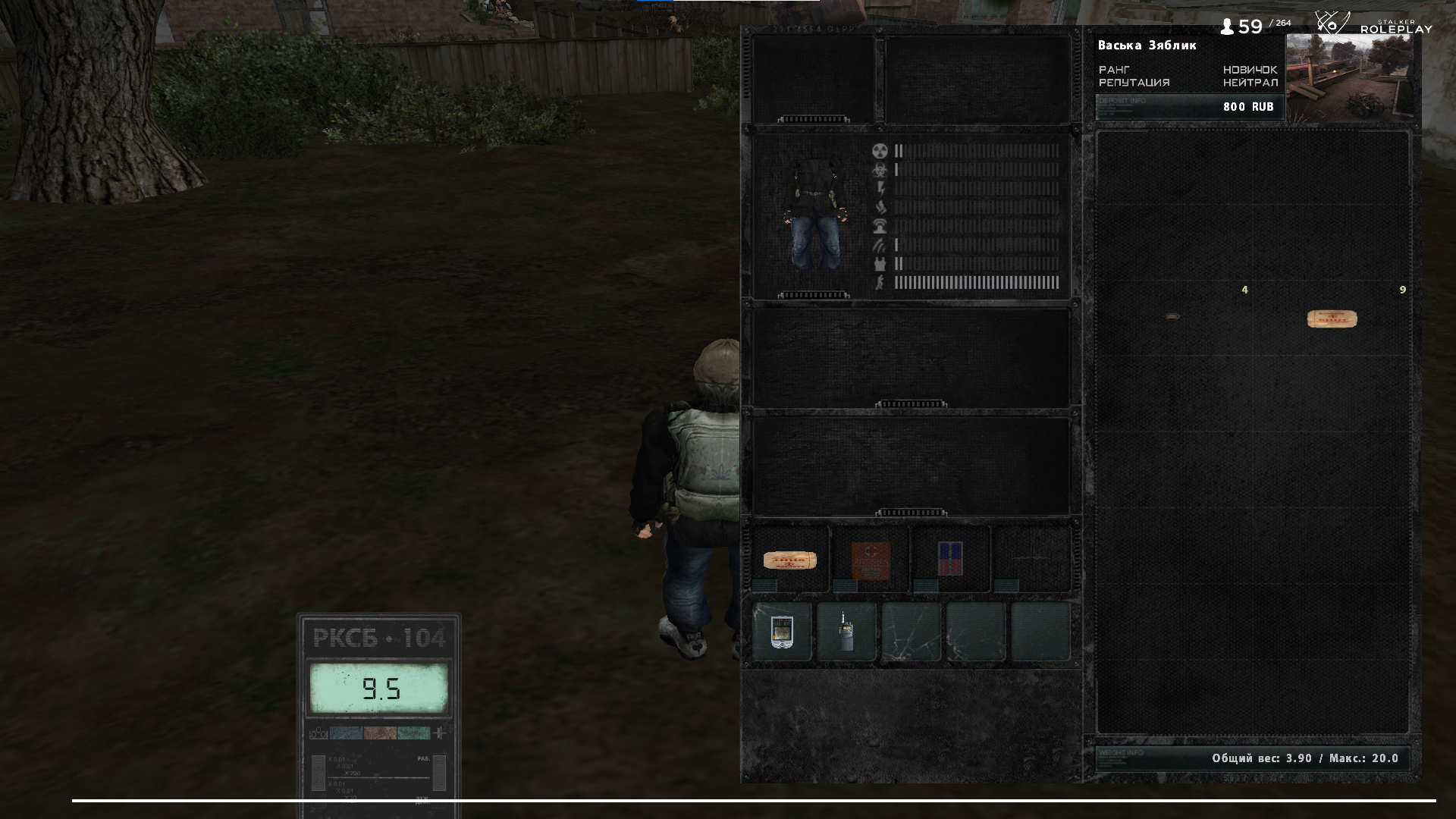This screenshot has width=1456, height=819.
Task: Click the Аптечка medkit quick slot
Action: (871, 560)
